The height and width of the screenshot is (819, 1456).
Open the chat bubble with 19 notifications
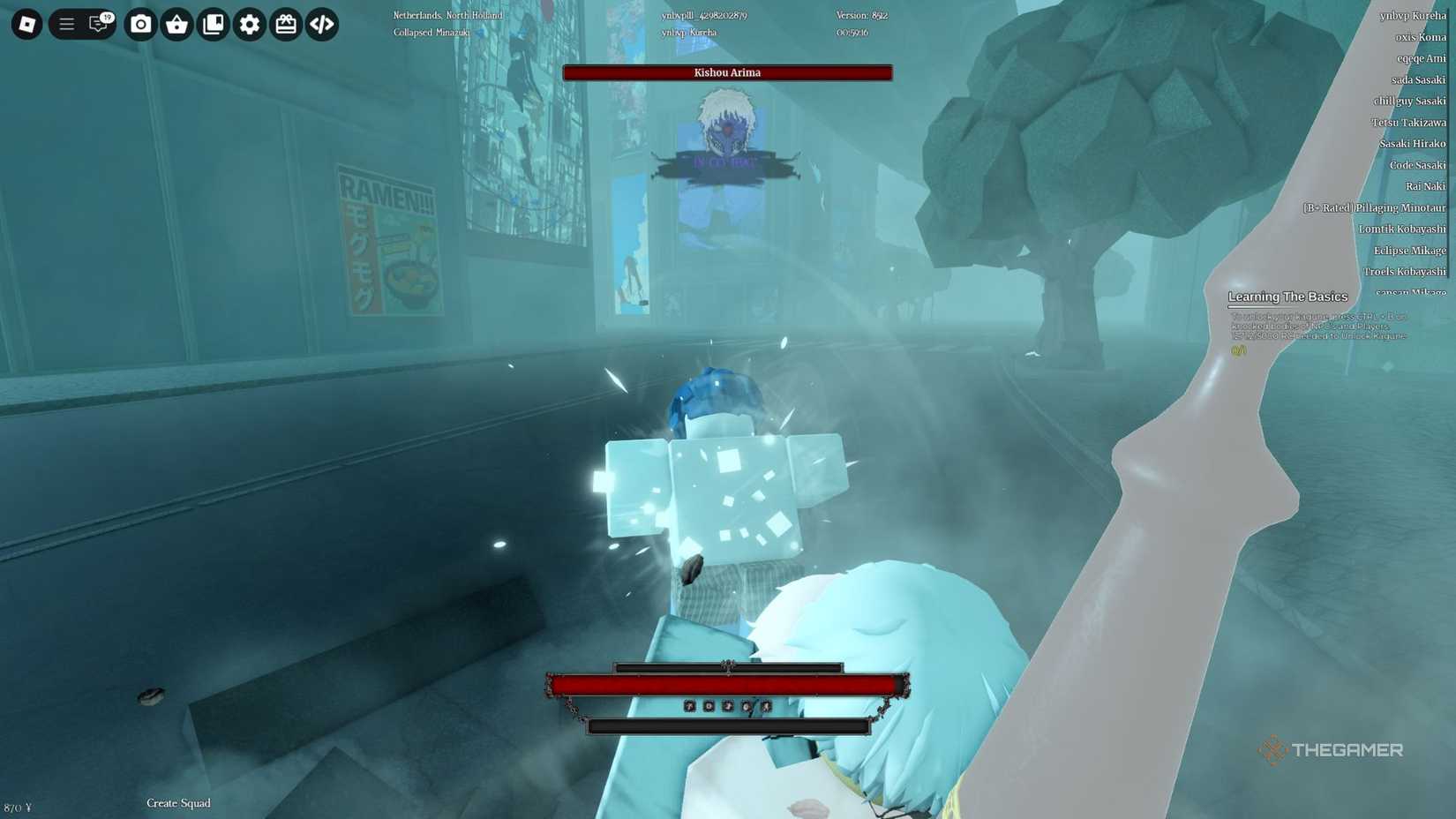(98, 25)
